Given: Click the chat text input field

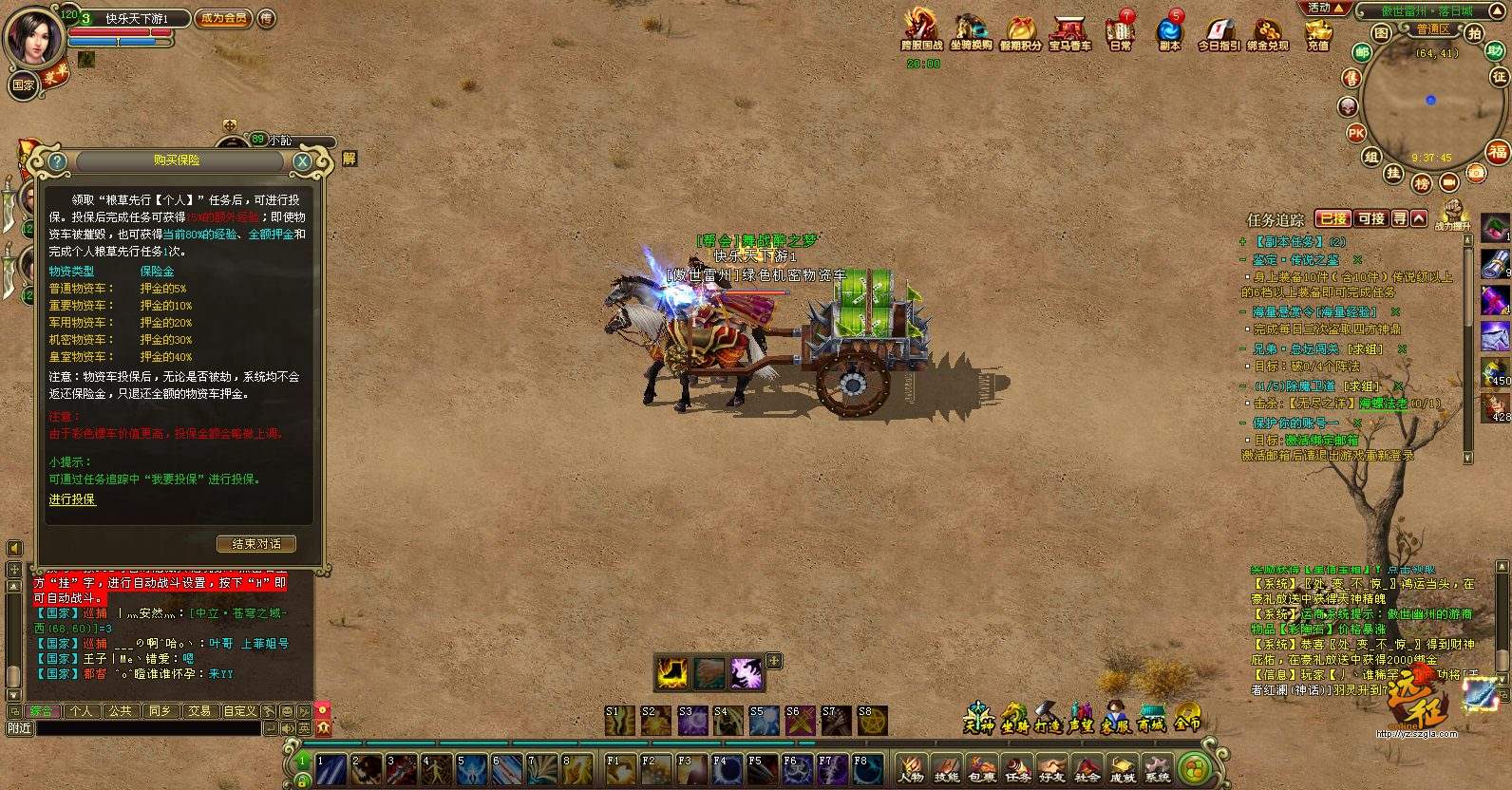Looking at the screenshot, I should pyautogui.click(x=147, y=728).
